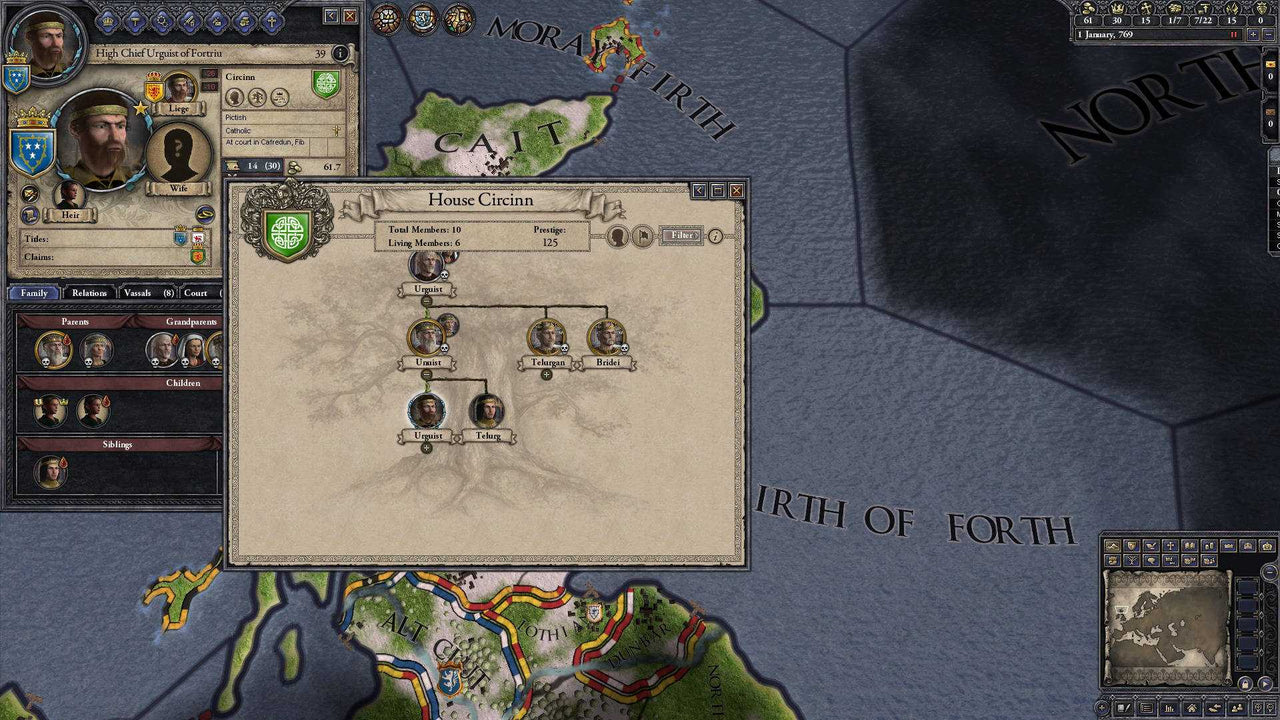The image size is (1280, 720).
Task: Unpause the game clock
Action: 1233,34
